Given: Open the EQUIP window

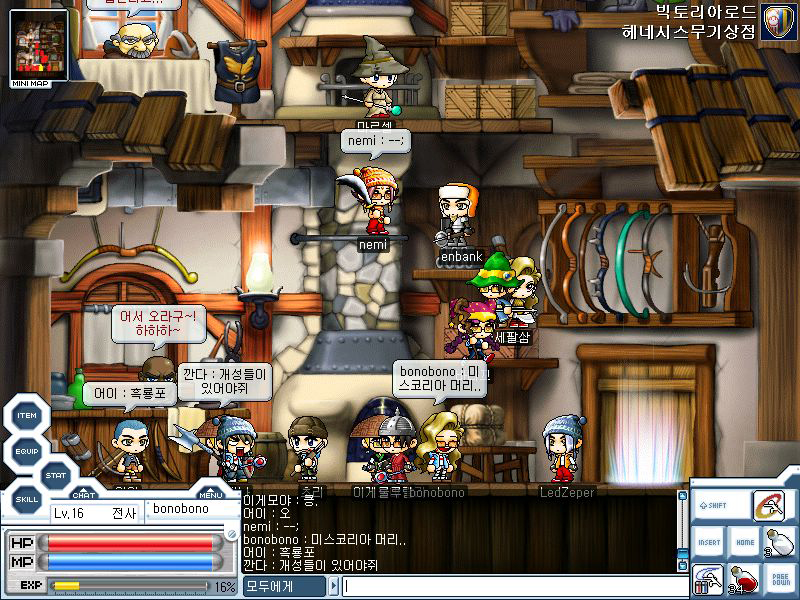Looking at the screenshot, I should (27, 449).
